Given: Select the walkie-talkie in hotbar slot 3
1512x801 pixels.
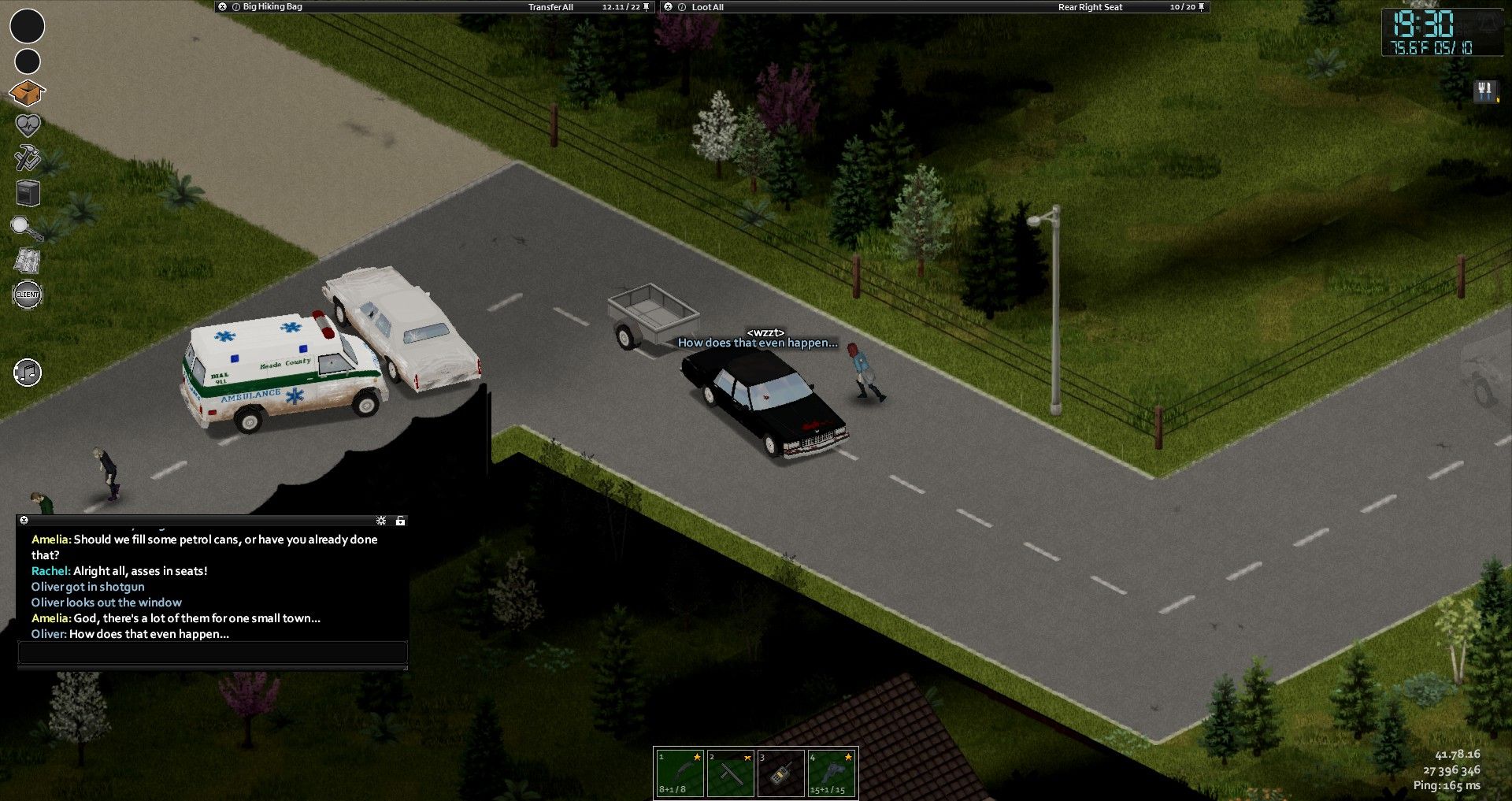Looking at the screenshot, I should 780,773.
